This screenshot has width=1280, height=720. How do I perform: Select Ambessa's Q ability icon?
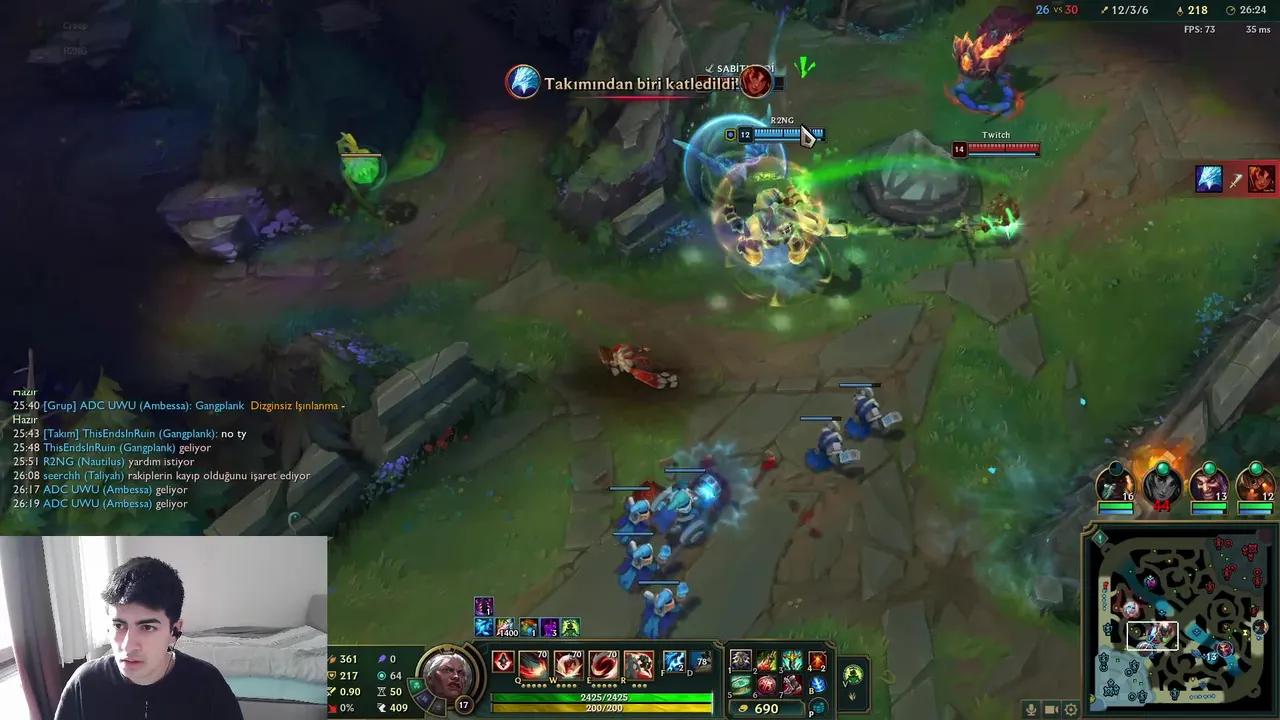point(532,665)
